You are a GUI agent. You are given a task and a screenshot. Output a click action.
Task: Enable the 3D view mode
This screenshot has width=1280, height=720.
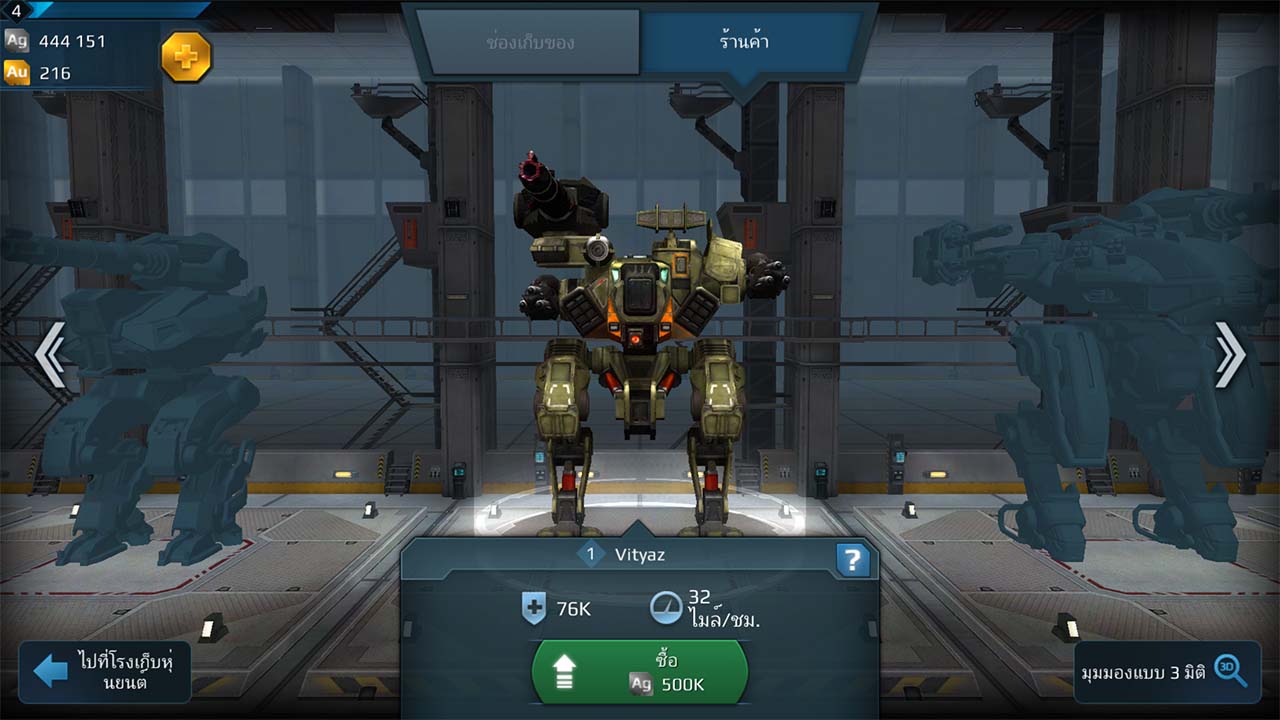click(x=1167, y=671)
